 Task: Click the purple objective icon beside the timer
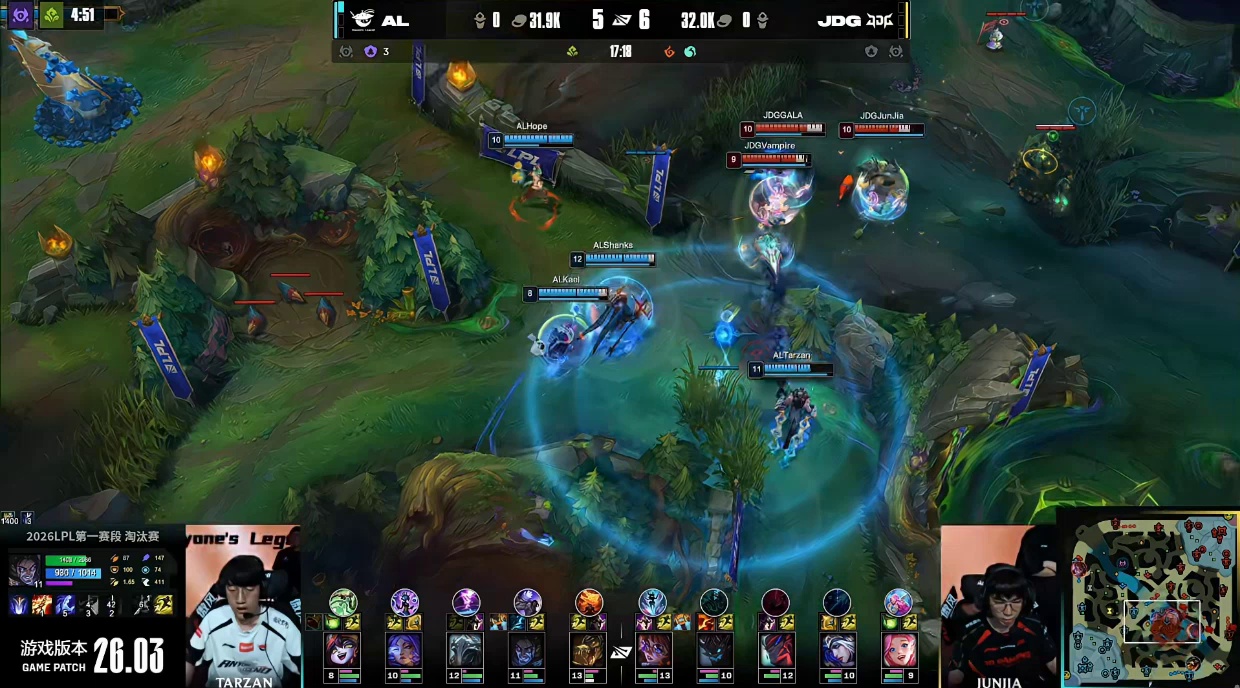pyautogui.click(x=20, y=15)
